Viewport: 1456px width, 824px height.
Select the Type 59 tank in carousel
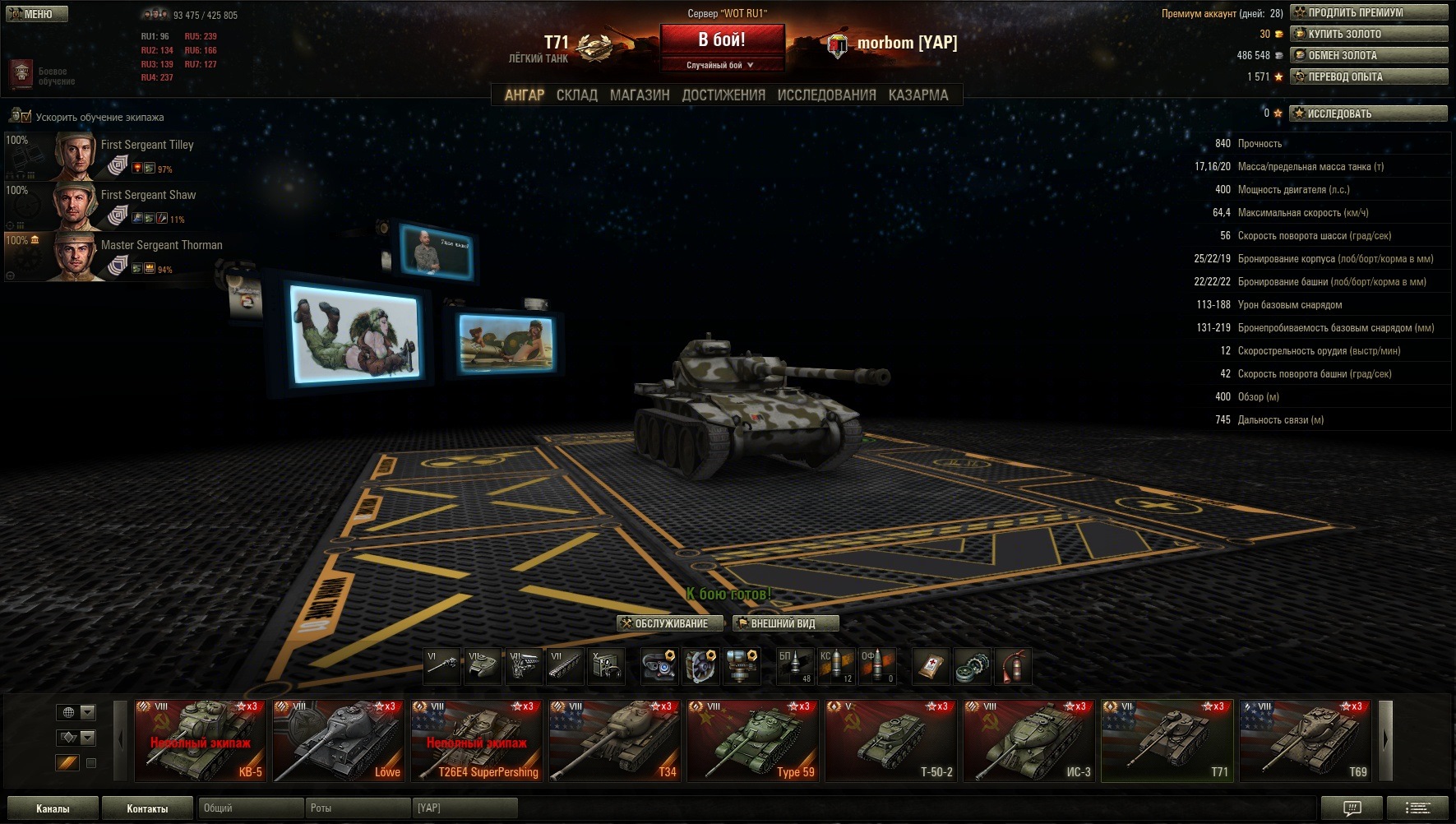[x=752, y=740]
